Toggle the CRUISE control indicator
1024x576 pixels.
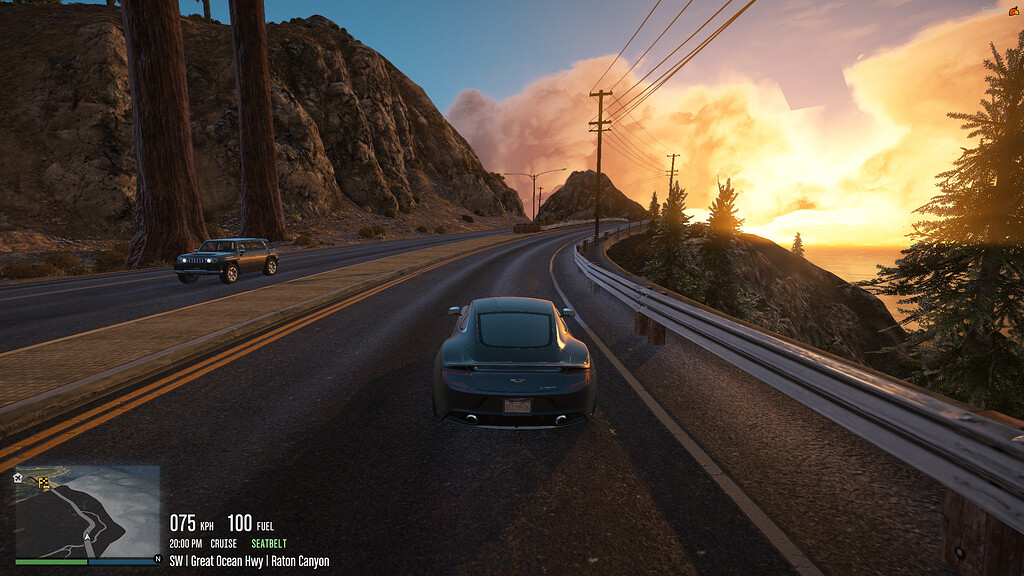tap(223, 544)
